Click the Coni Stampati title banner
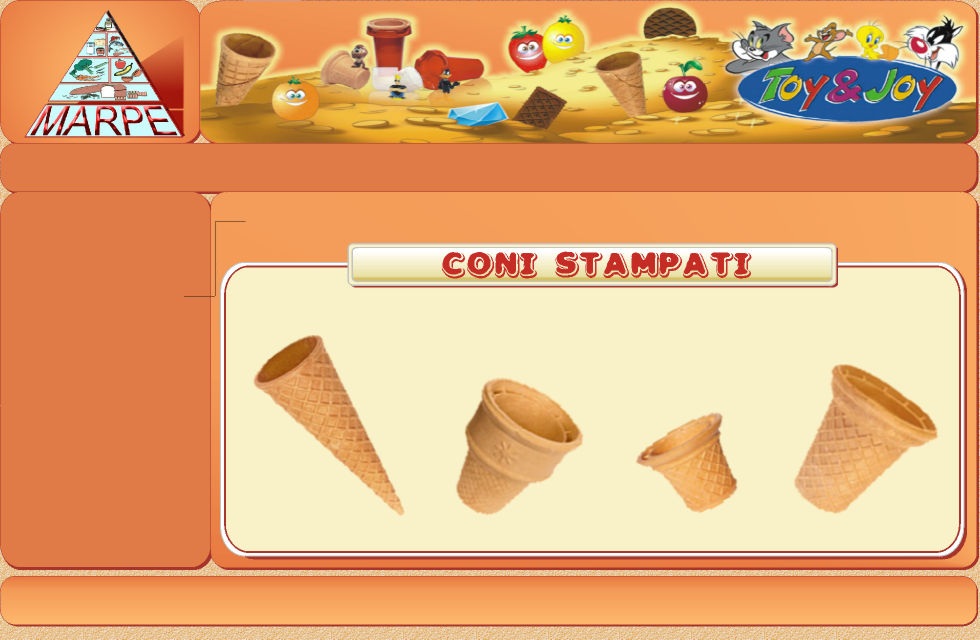This screenshot has width=980, height=640. click(592, 265)
